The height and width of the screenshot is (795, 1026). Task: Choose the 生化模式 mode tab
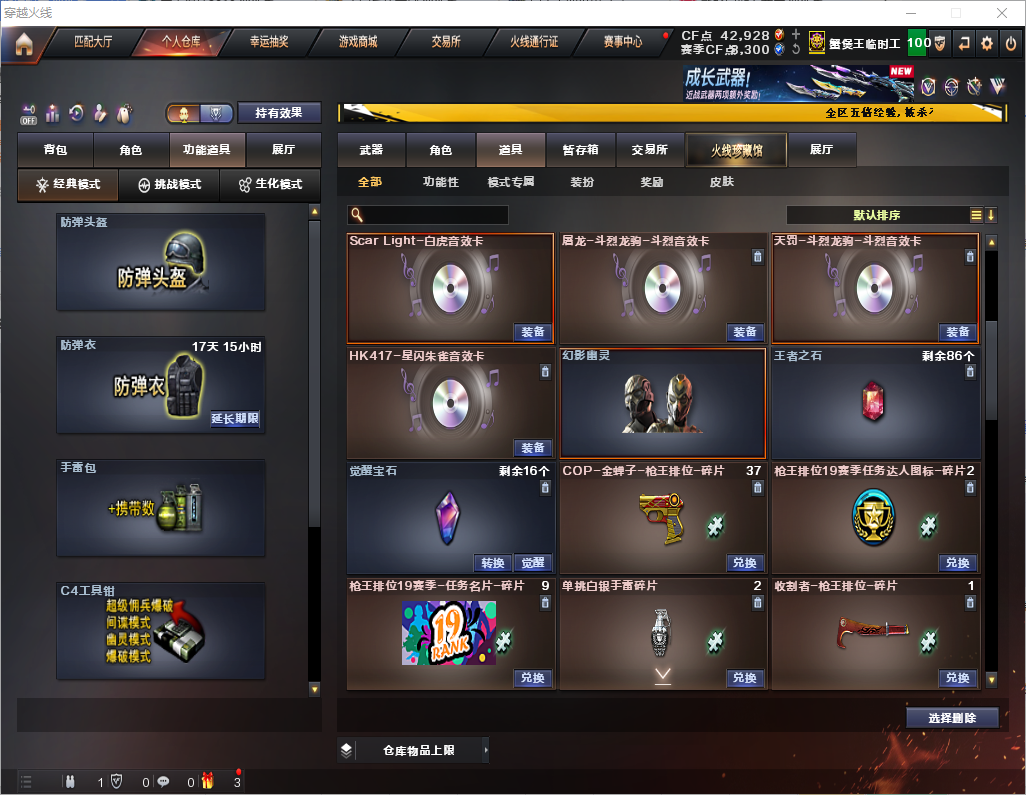(x=270, y=185)
